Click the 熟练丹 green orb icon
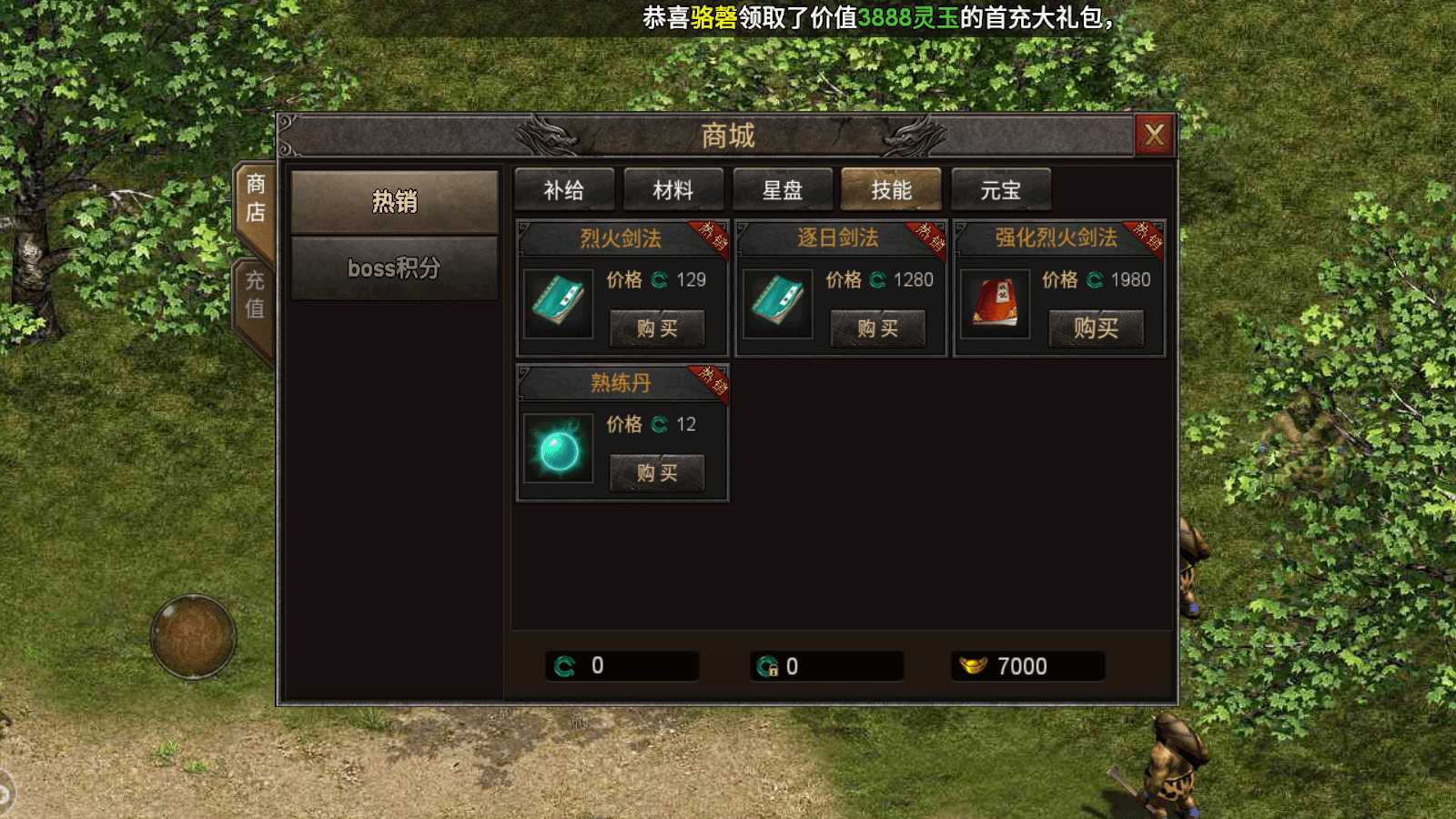Viewport: 1456px width, 819px height. [558, 450]
